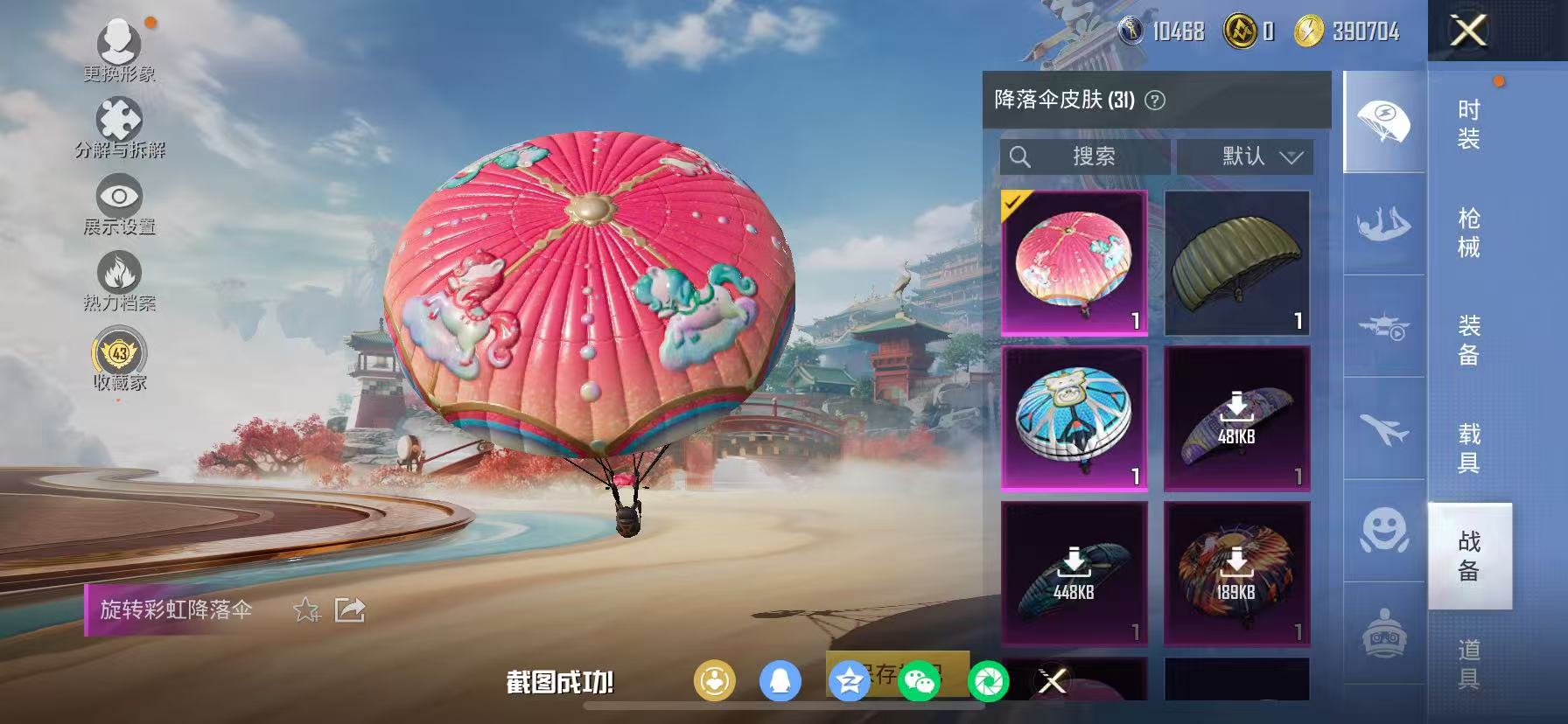The height and width of the screenshot is (724, 1568).
Task: Switch to the 枪械 weapons tab
Action: point(1469,232)
